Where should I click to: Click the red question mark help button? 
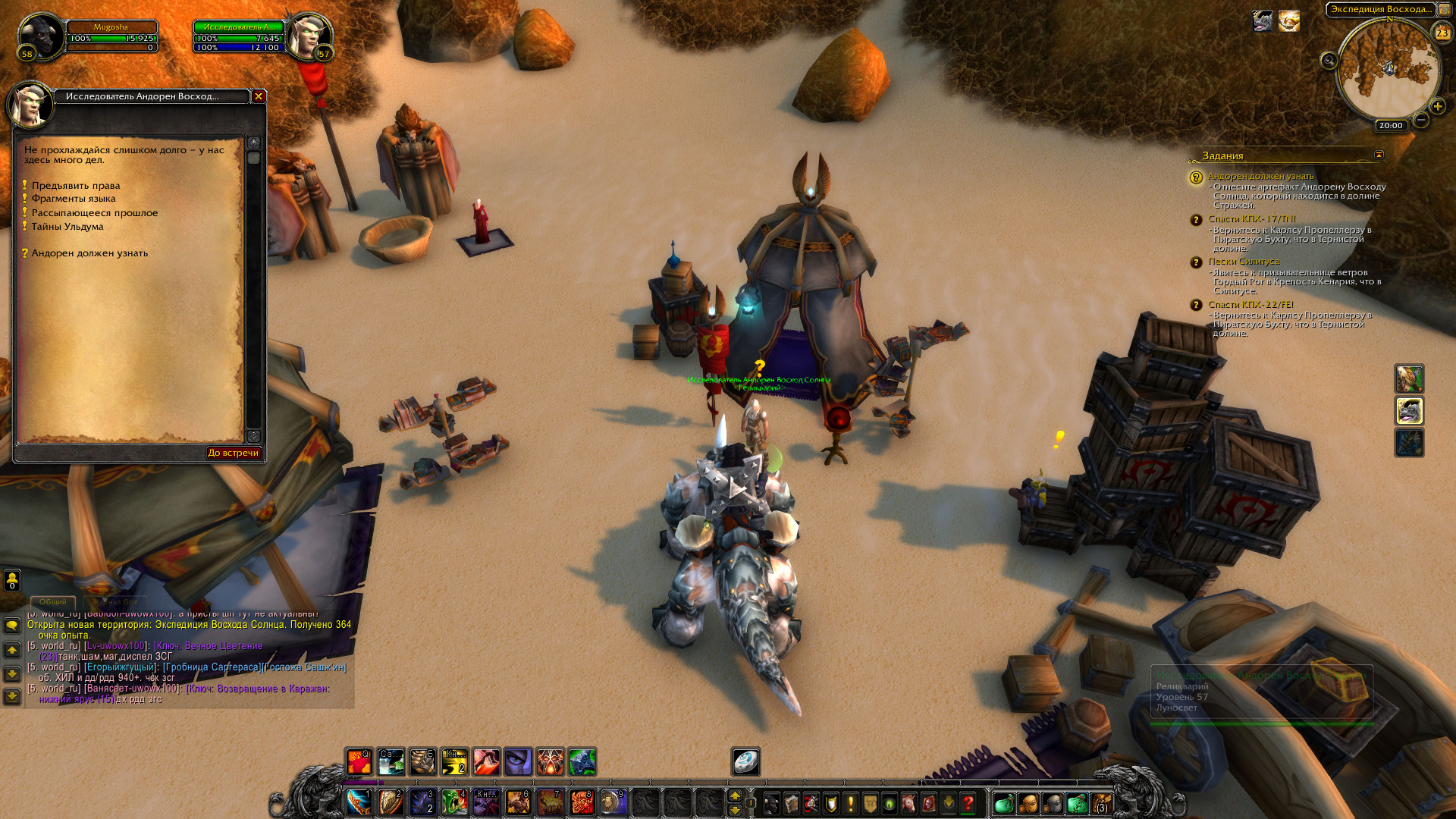pos(968,803)
